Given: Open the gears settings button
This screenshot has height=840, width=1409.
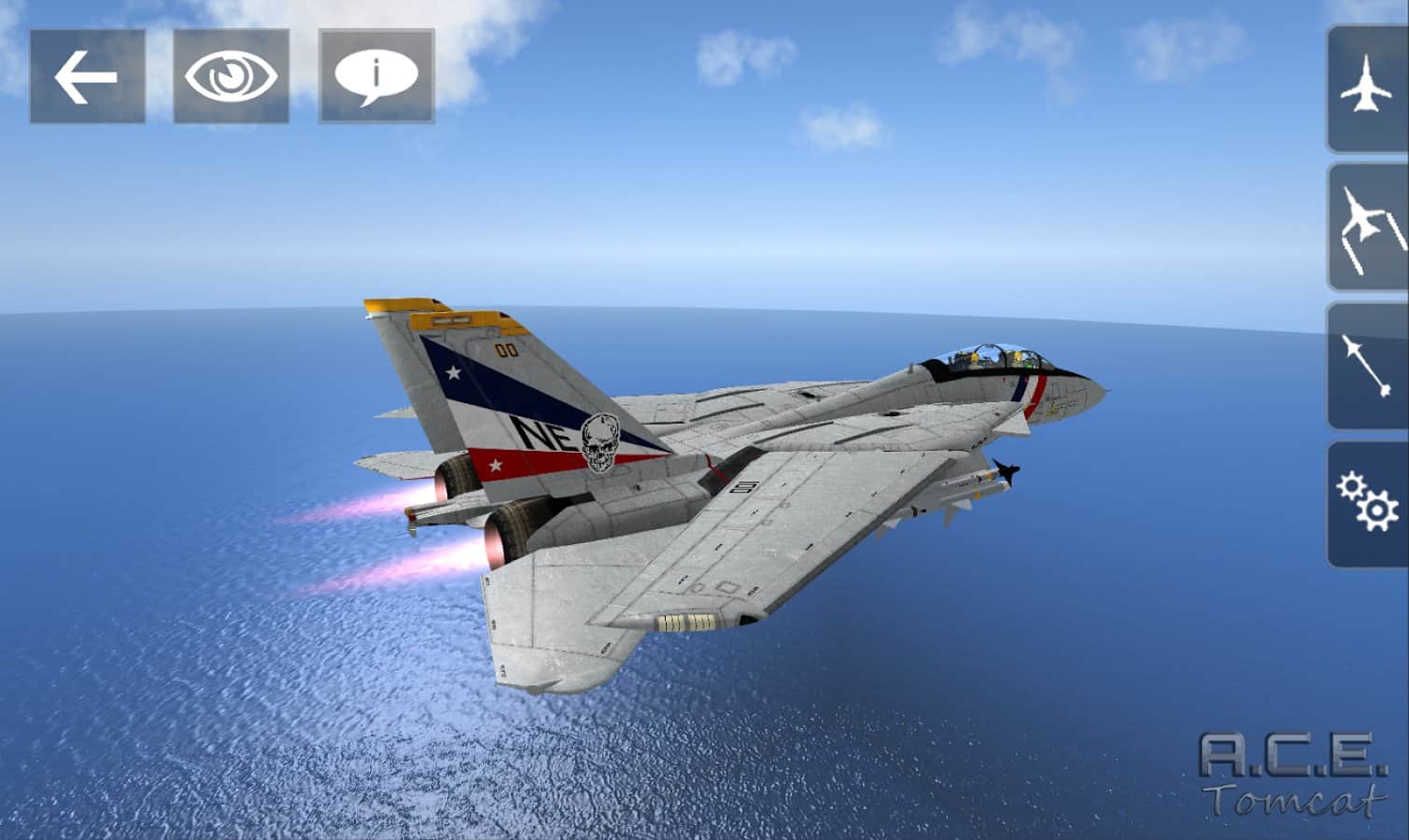Looking at the screenshot, I should 1367,504.
